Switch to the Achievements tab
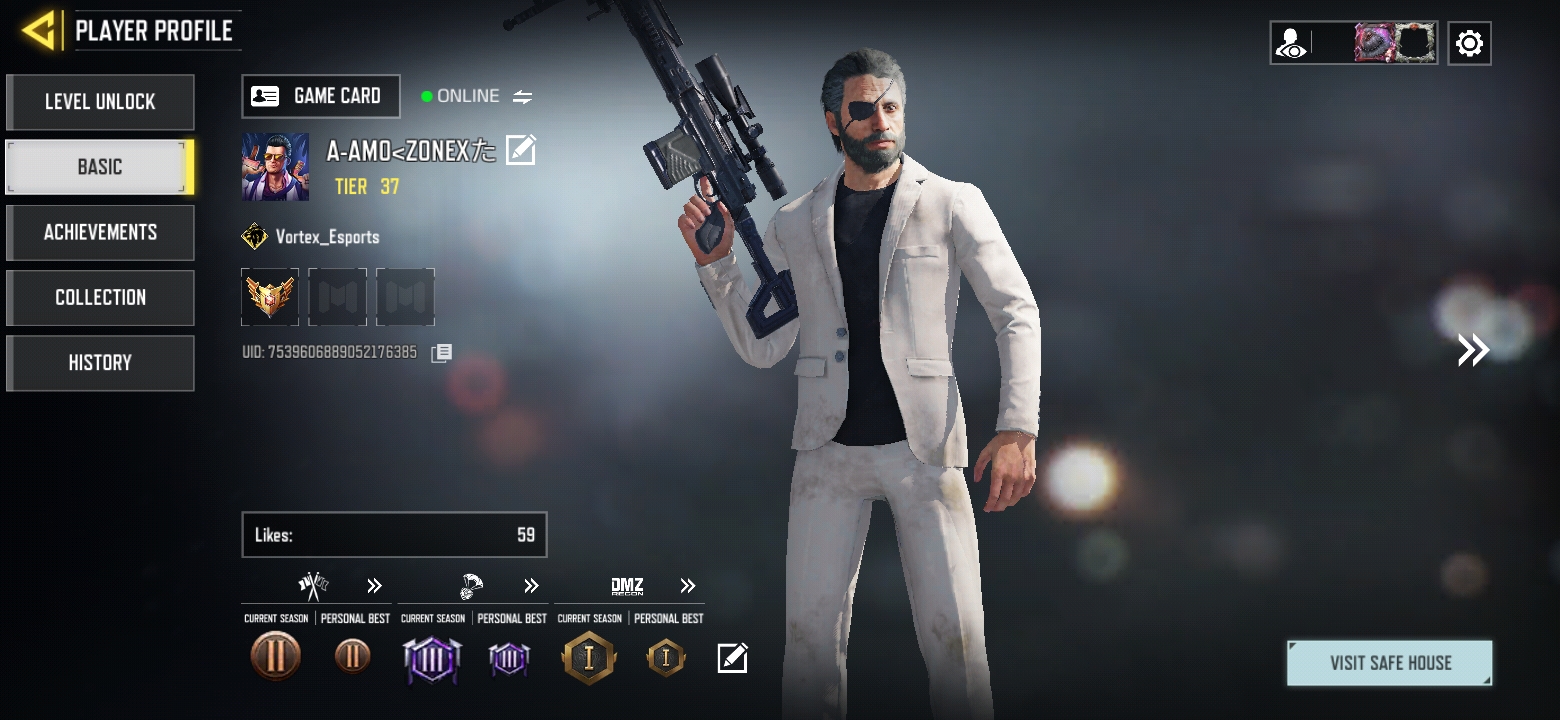Image resolution: width=1560 pixels, height=720 pixels. click(x=100, y=232)
